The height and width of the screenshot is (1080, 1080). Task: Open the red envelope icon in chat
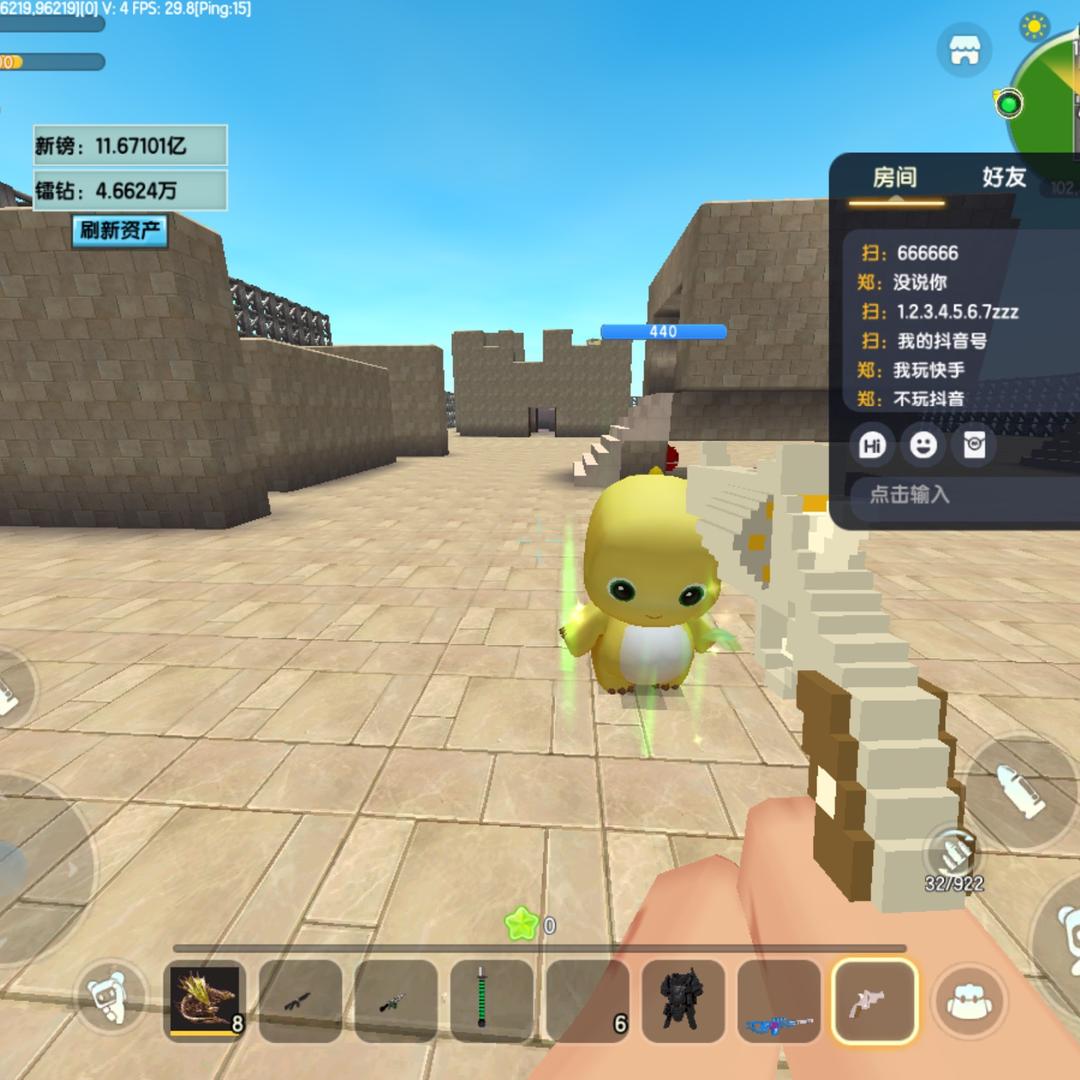pyautogui.click(x=973, y=445)
